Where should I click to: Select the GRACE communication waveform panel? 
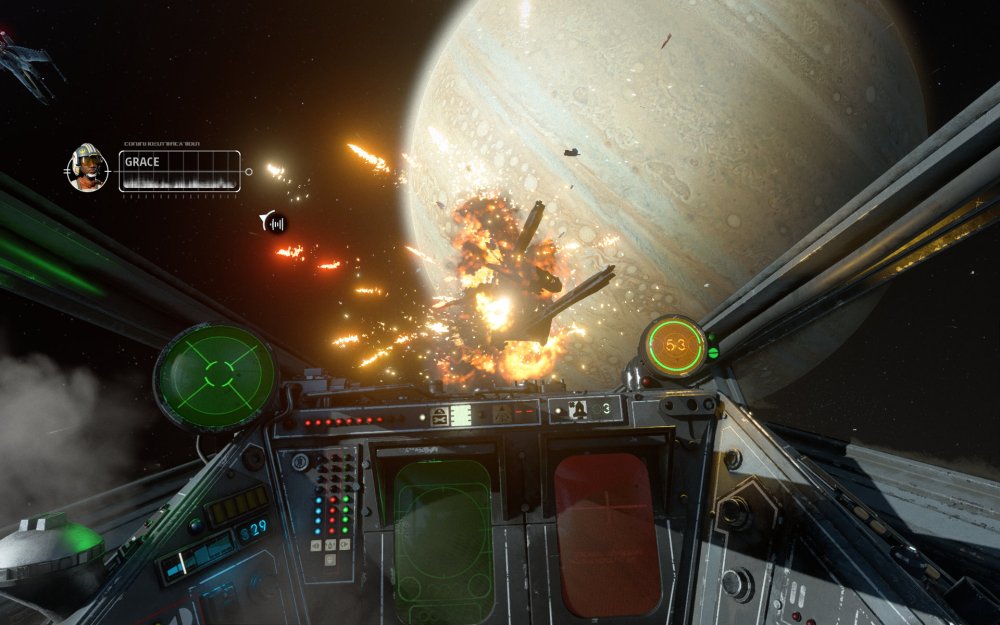click(x=180, y=171)
